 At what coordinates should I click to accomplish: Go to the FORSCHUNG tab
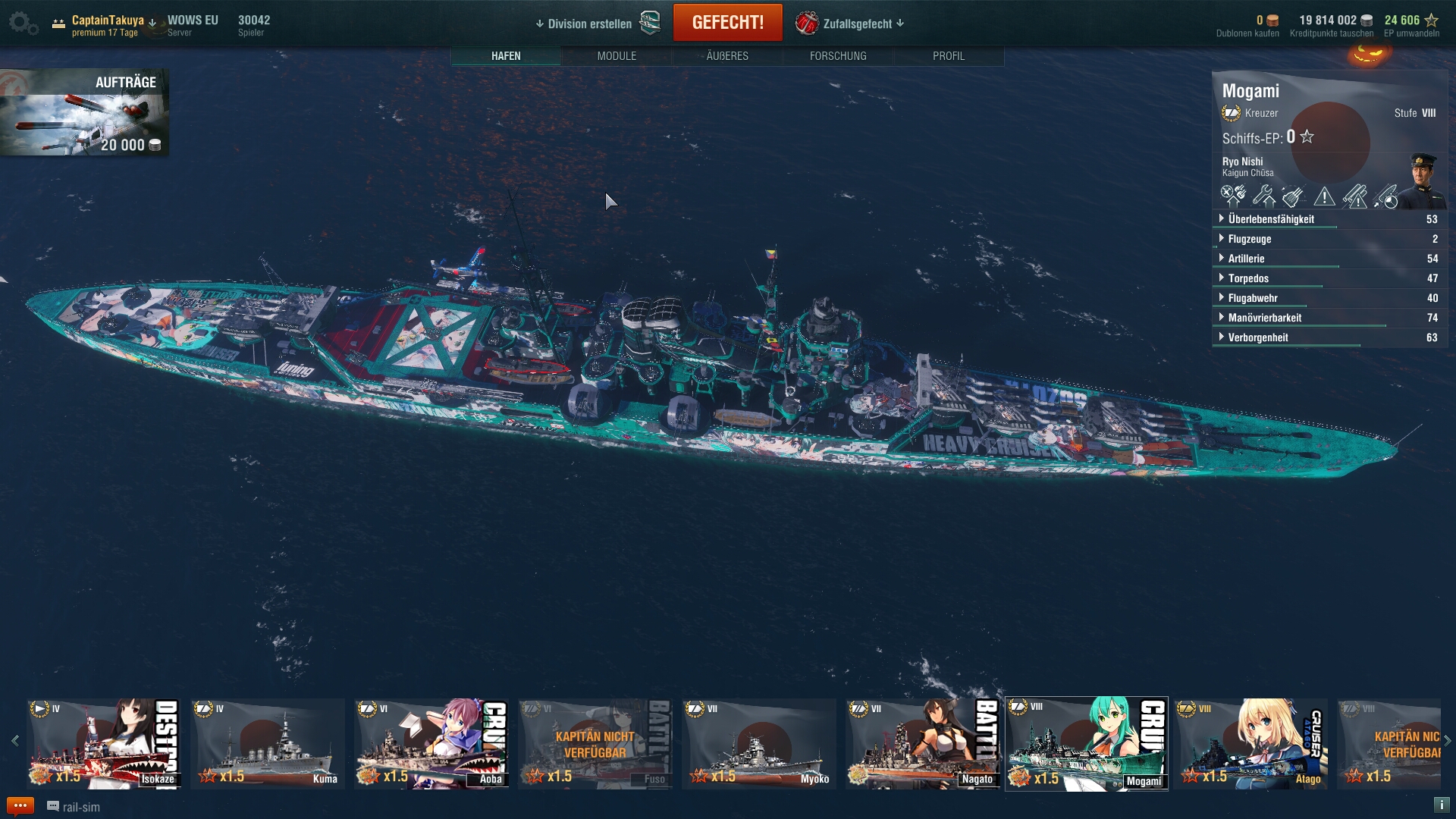pyautogui.click(x=838, y=56)
